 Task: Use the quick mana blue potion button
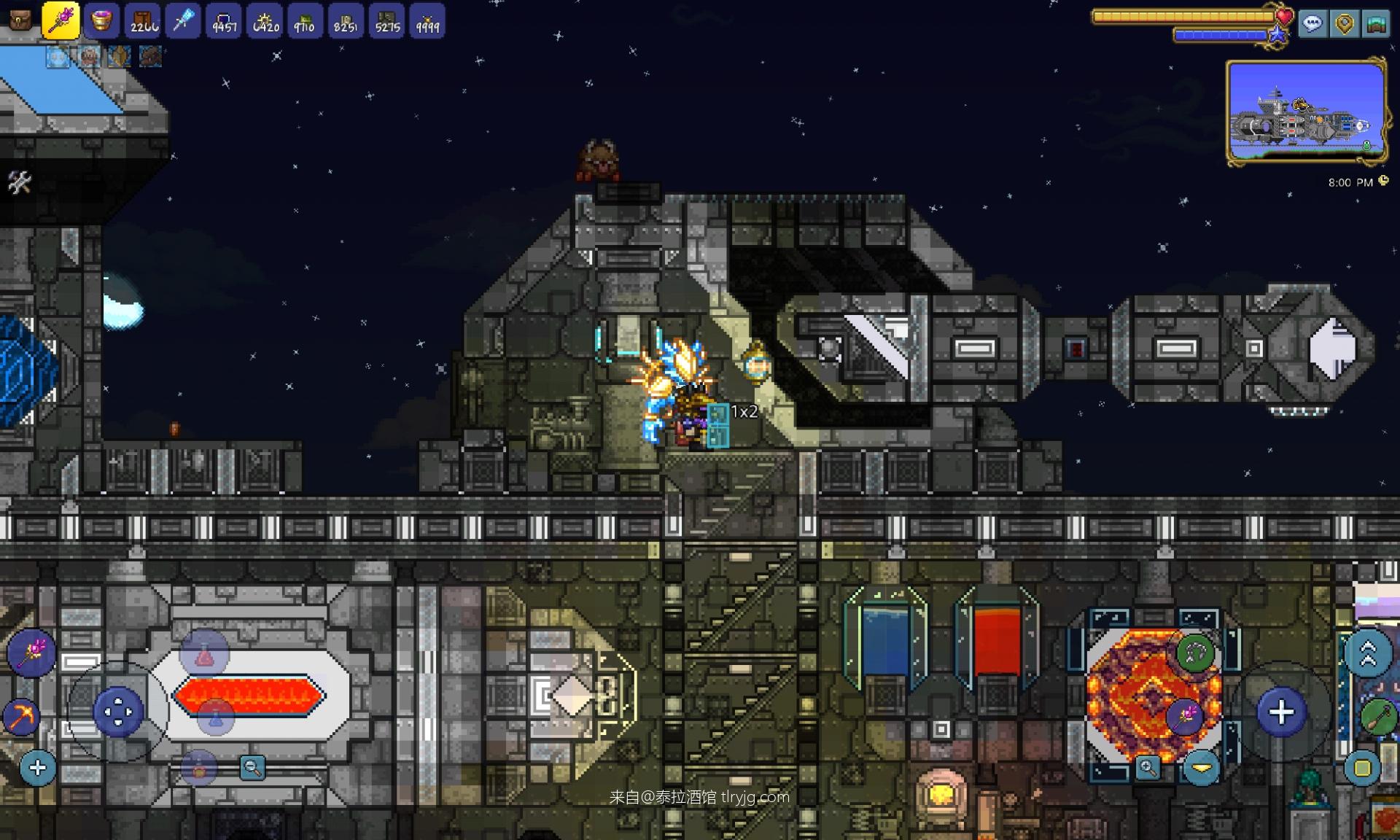215,716
